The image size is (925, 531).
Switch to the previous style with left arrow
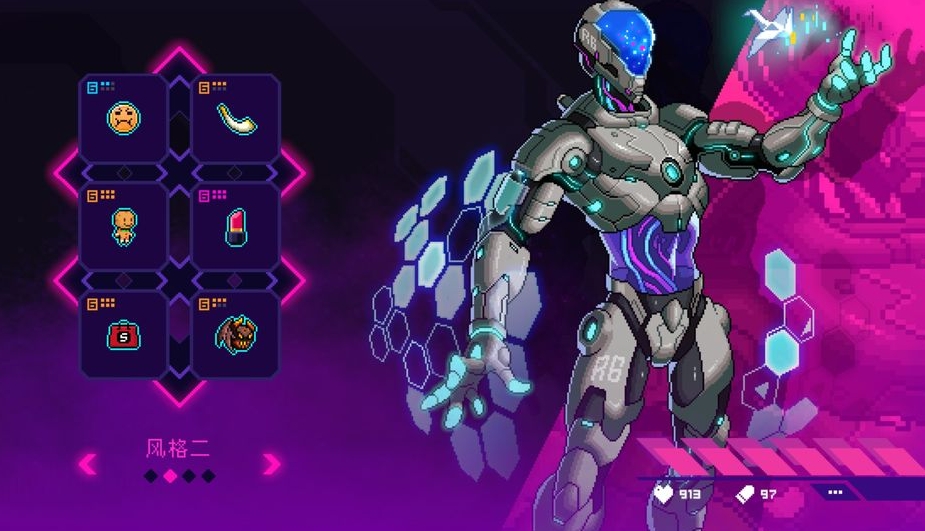pyautogui.click(x=88, y=463)
